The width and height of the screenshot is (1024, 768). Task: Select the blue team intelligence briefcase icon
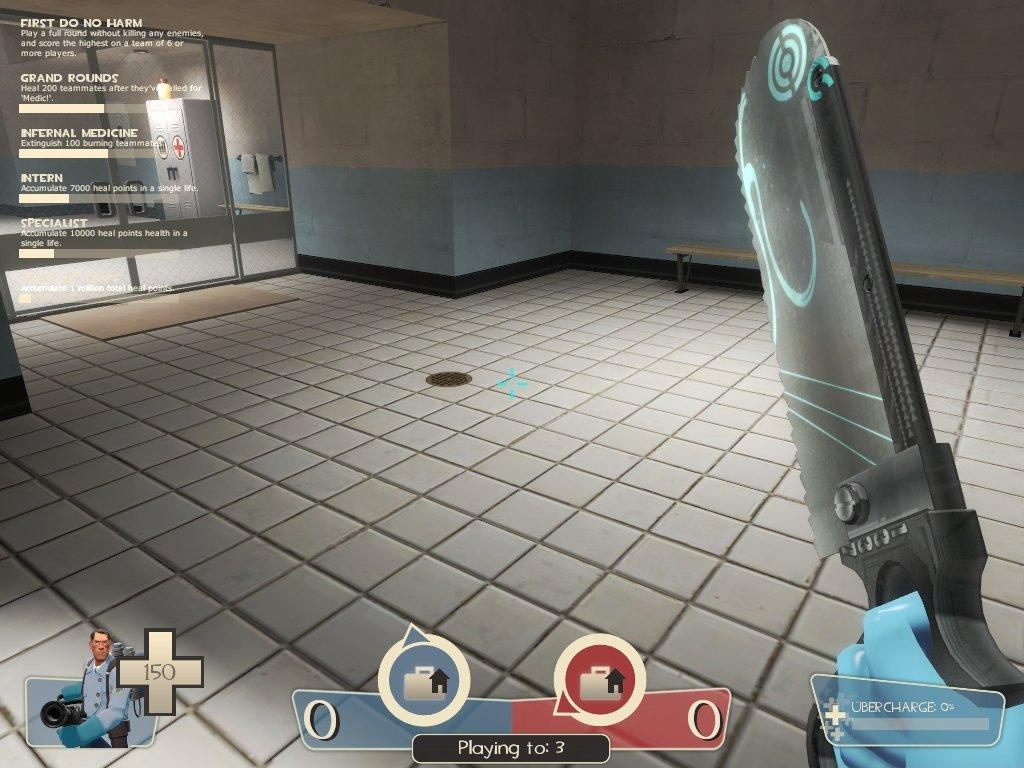[424, 681]
